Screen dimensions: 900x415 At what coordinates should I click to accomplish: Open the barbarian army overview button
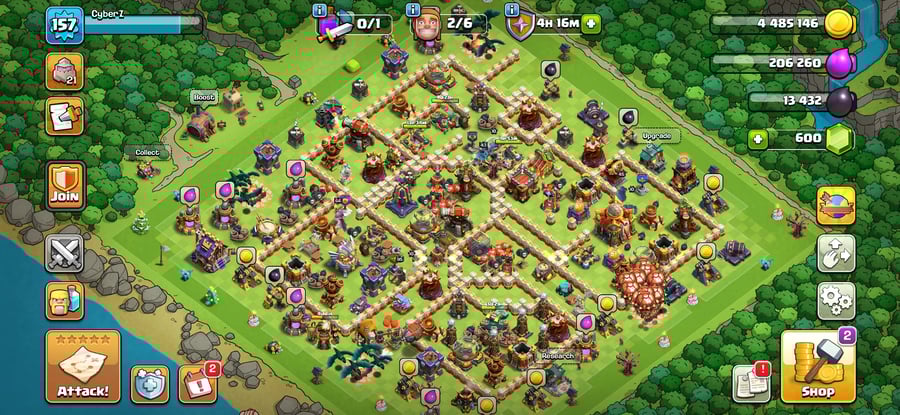click(65, 300)
